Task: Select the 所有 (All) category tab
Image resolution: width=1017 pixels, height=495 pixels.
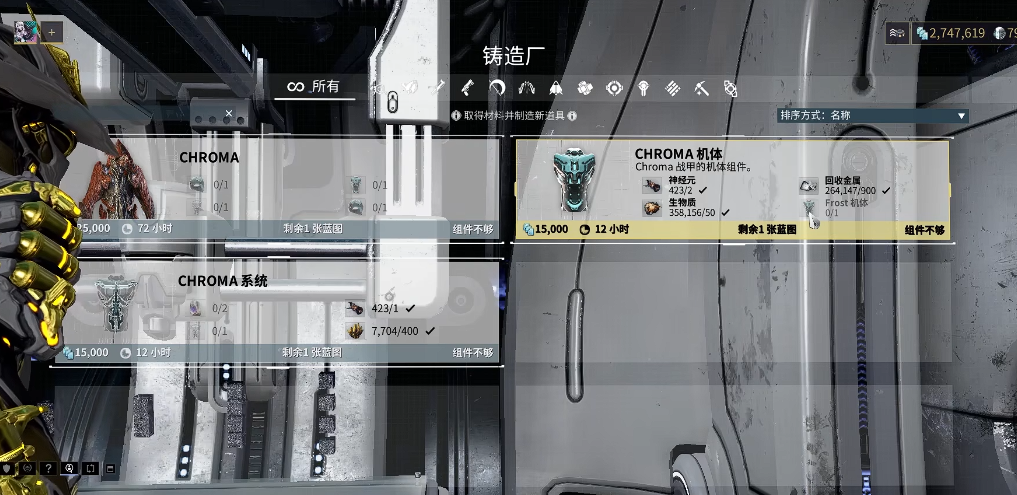Action: tap(314, 87)
